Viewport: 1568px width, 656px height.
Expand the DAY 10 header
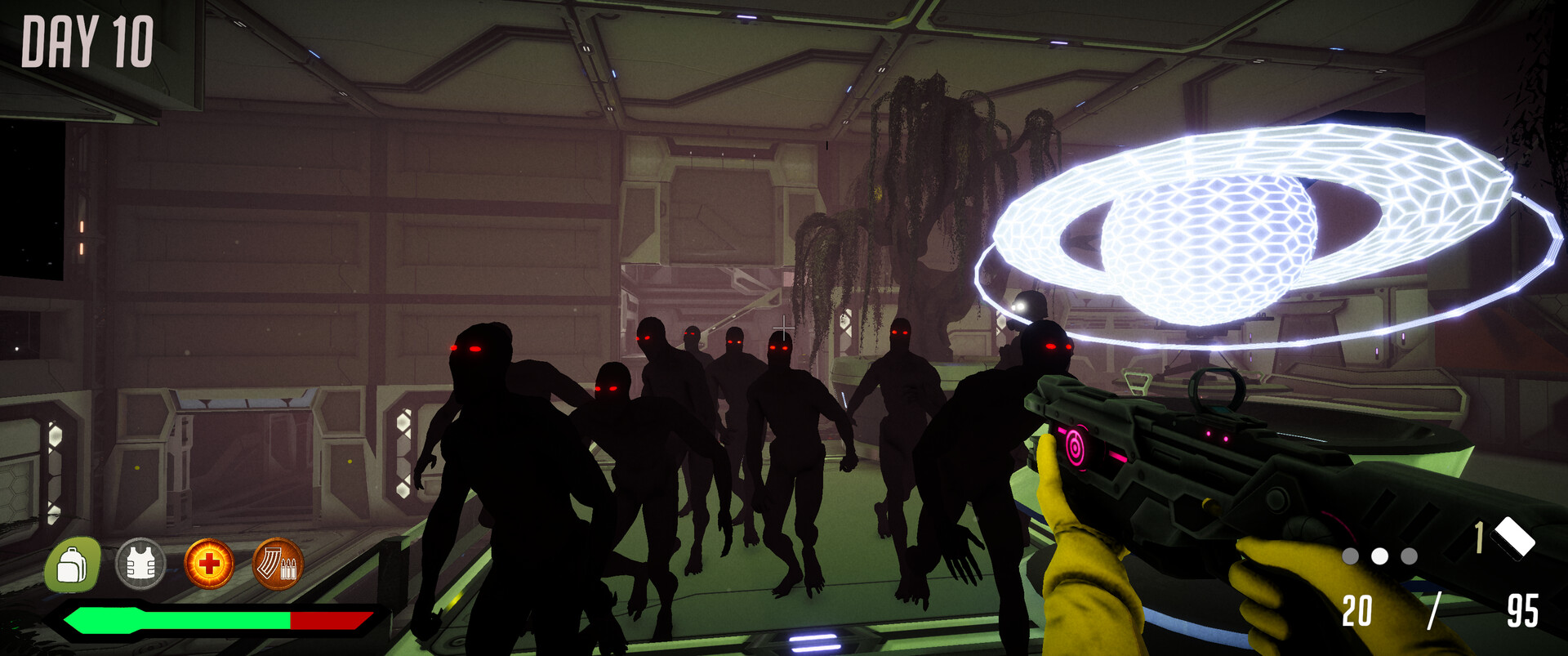(x=87, y=39)
